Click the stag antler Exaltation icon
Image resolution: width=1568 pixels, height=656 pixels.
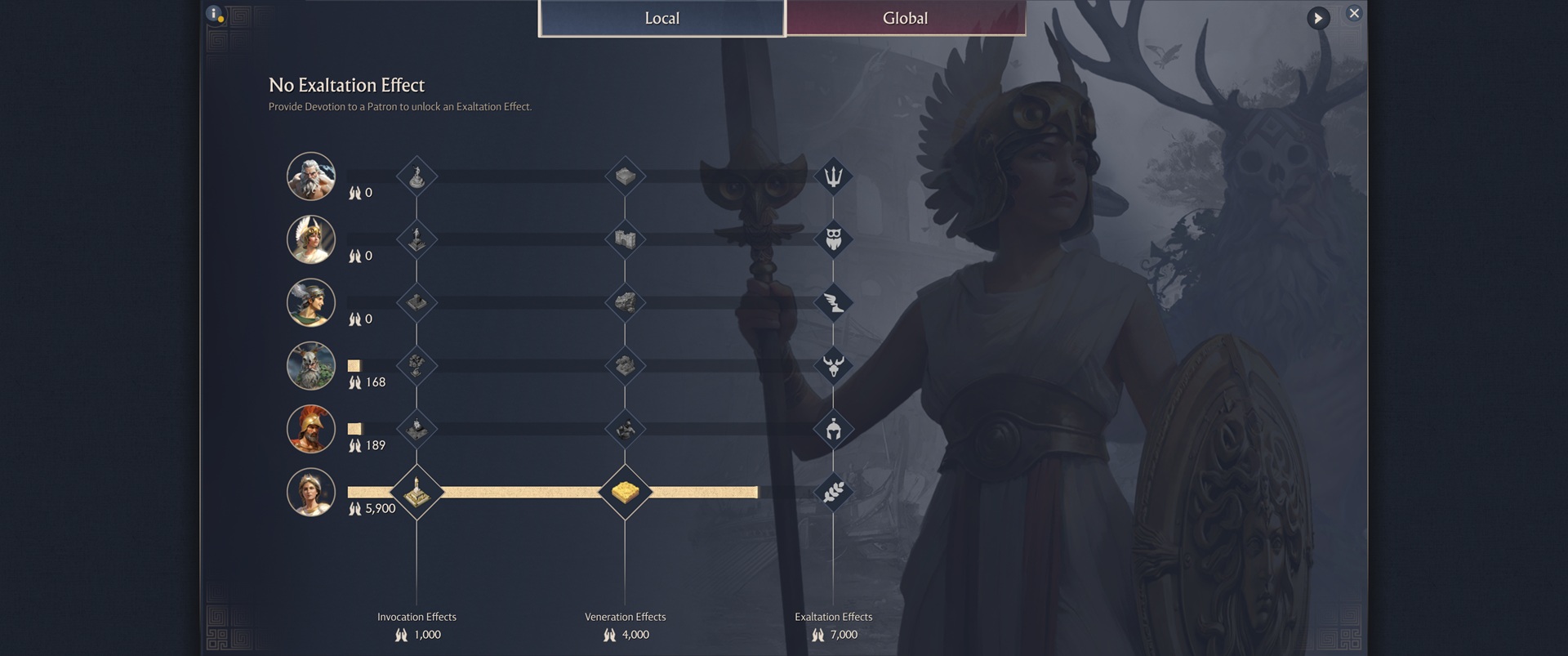[x=834, y=366]
